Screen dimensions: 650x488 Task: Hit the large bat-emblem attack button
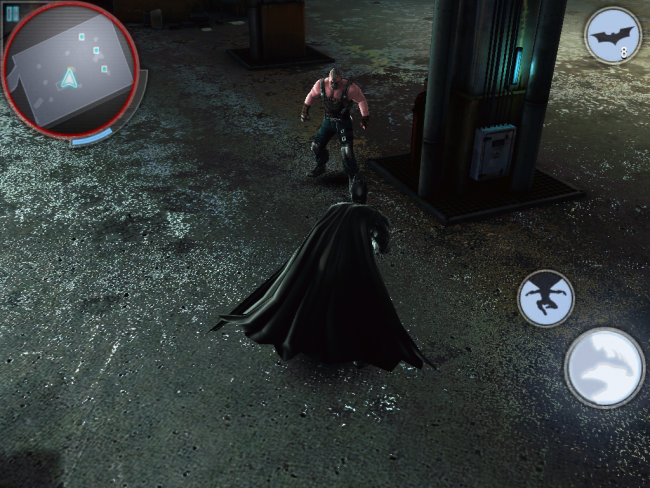pyautogui.click(x=604, y=367)
